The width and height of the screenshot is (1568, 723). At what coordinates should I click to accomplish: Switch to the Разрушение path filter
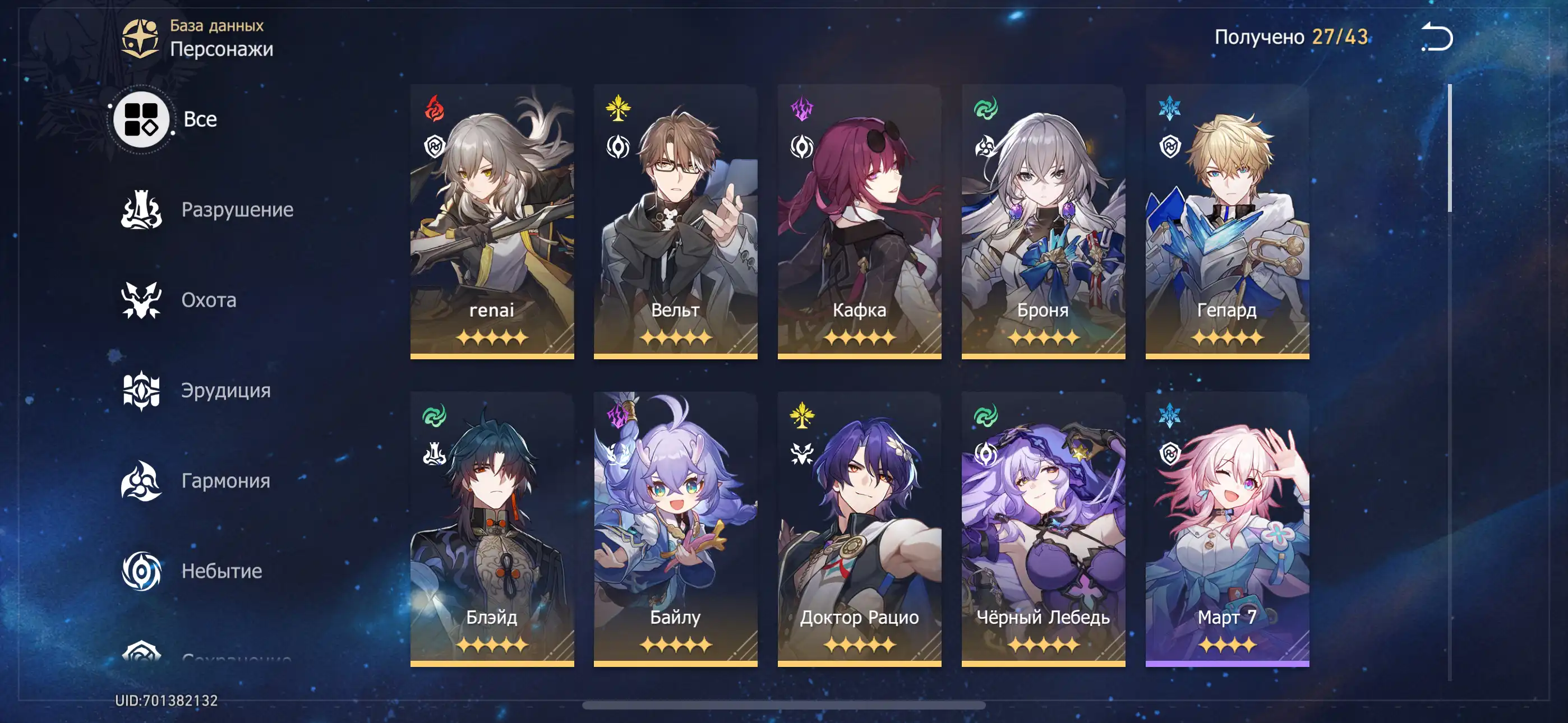(x=207, y=210)
